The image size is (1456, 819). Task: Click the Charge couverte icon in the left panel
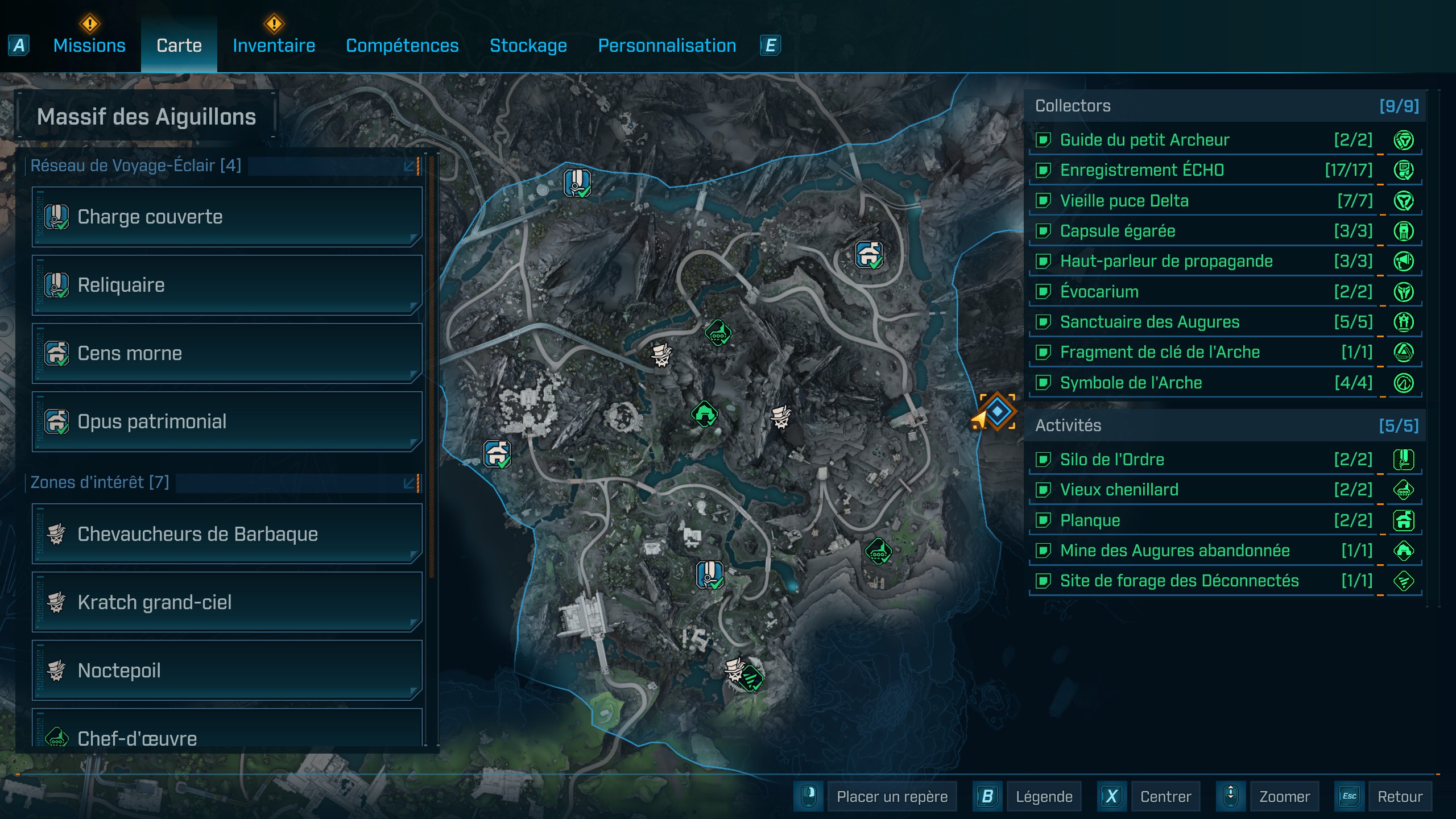(x=56, y=217)
